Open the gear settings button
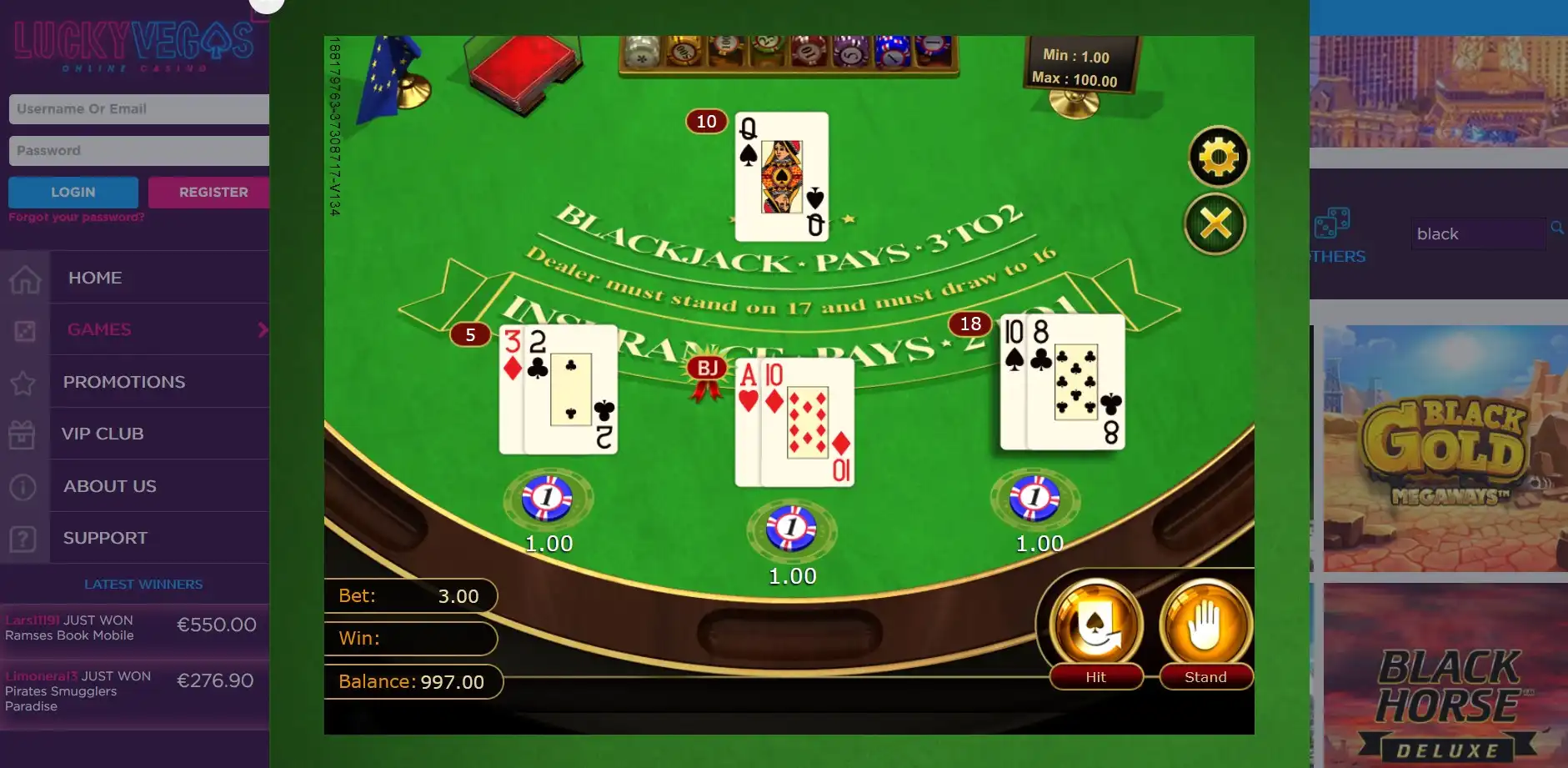This screenshot has height=768, width=1568. click(1218, 157)
